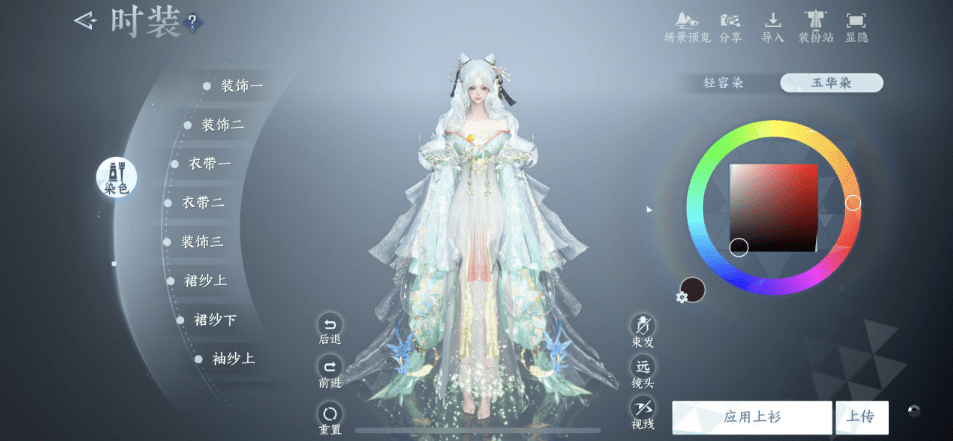Click the 后退 undo button
This screenshot has height=441, width=953.
pos(329,329)
